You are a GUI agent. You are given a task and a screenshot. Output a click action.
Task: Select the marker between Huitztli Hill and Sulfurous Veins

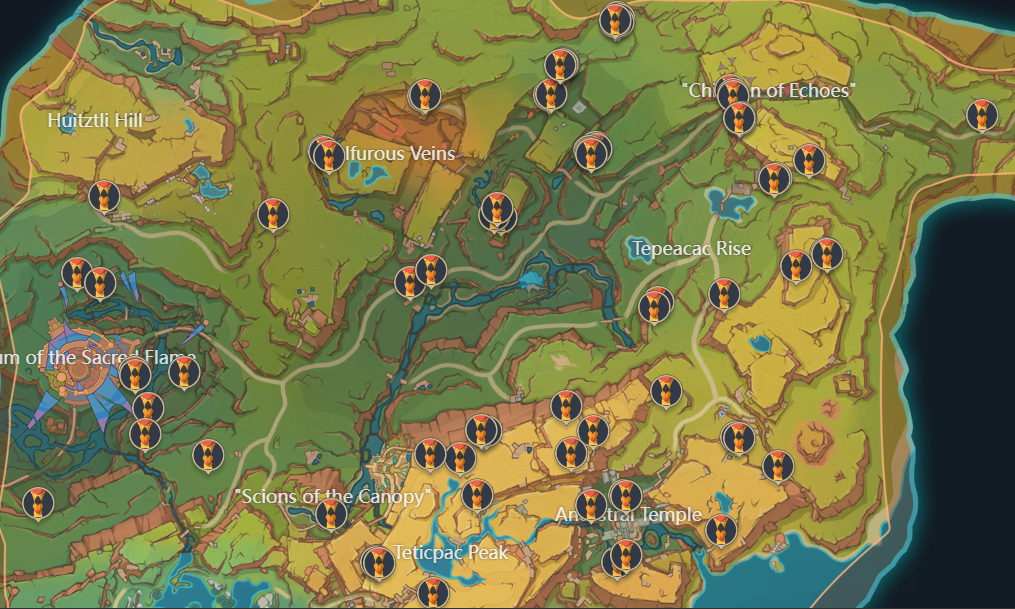pyautogui.click(x=272, y=213)
